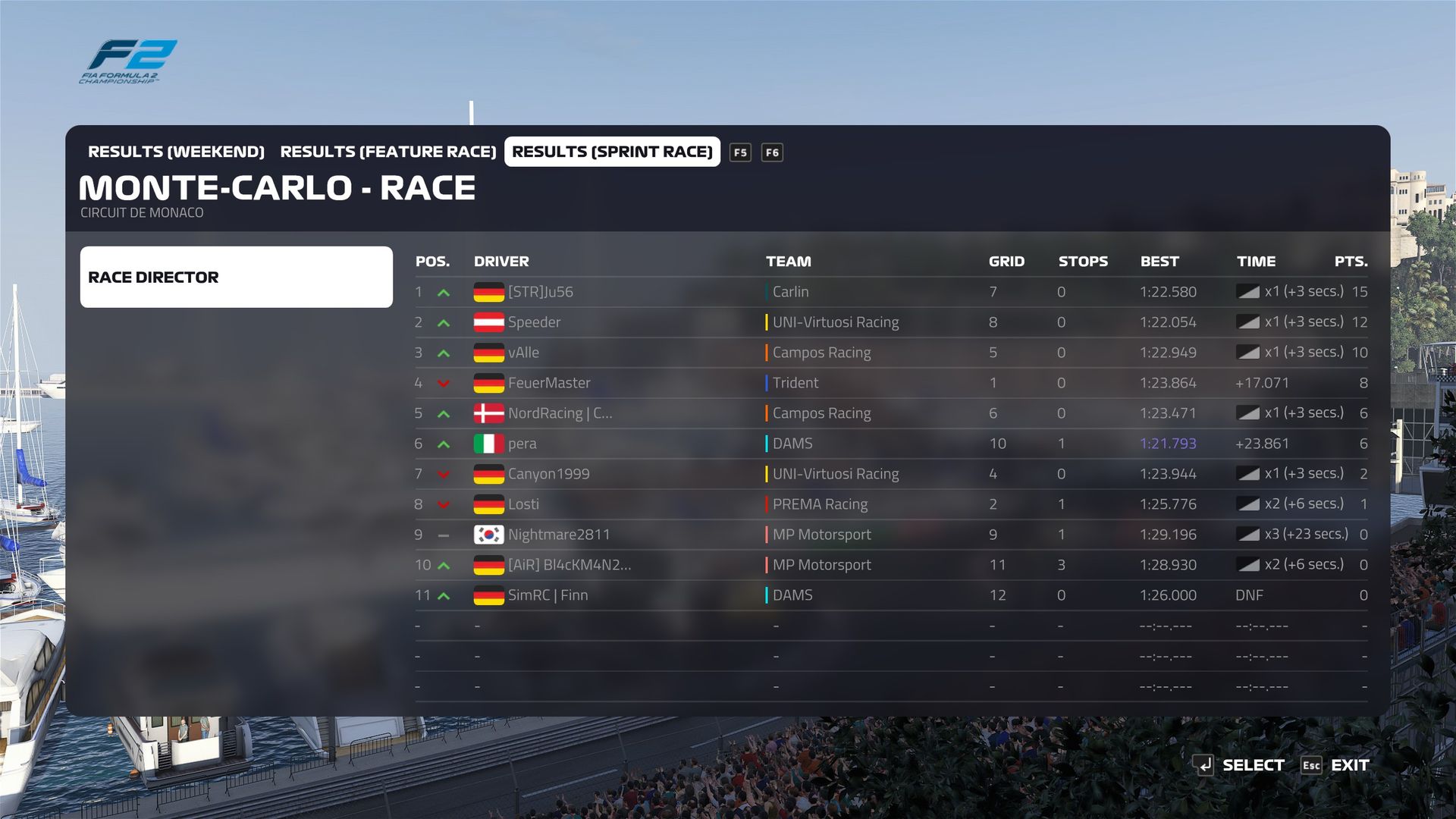The image size is (1456, 819).
Task: Choose the Race Director menu entry
Action: pyautogui.click(x=236, y=277)
